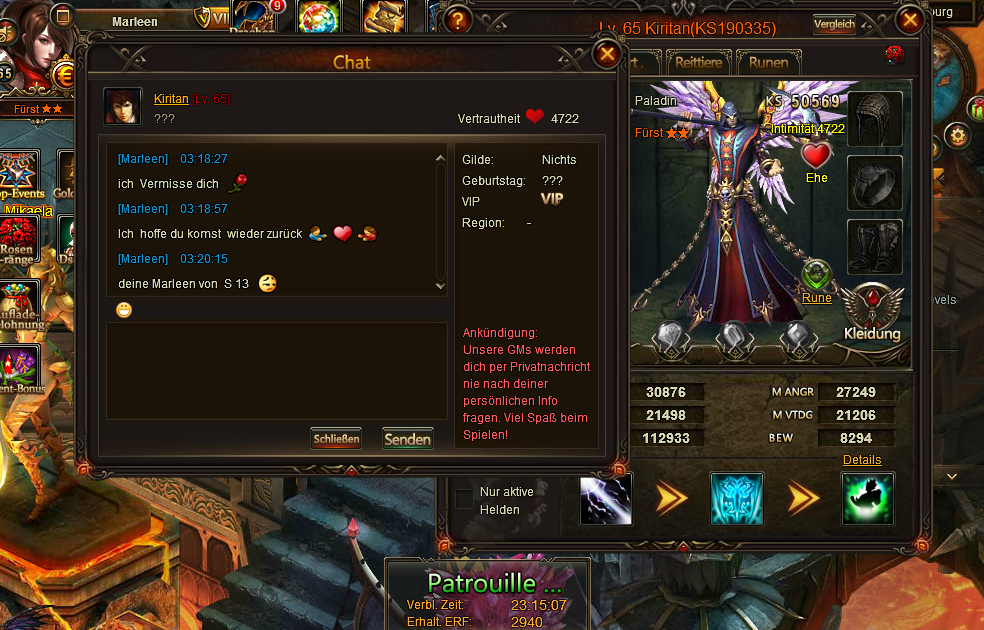Close the character info panel

click(x=910, y=19)
